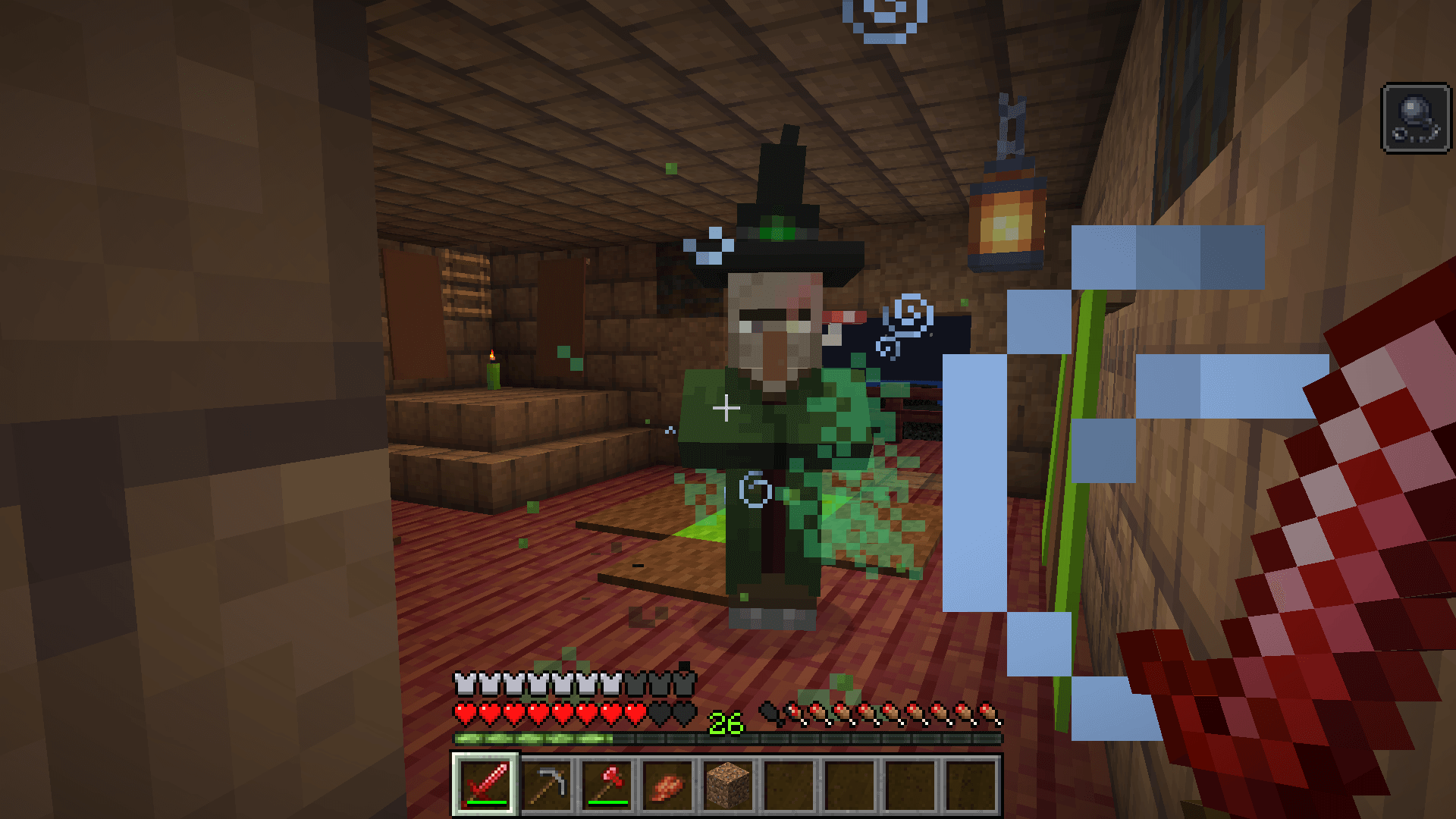
Task: Select the enchanted sword in the first hotbar slot
Action: [485, 784]
